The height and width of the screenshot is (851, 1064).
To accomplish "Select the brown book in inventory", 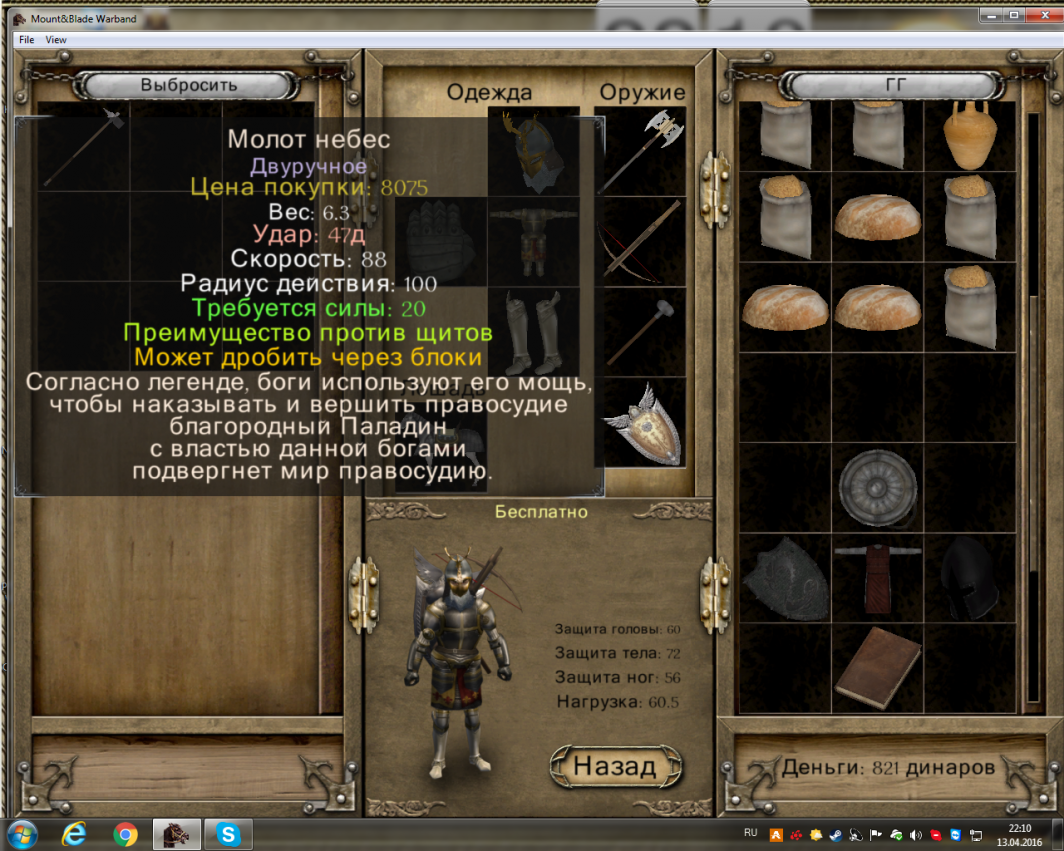I will [877, 666].
